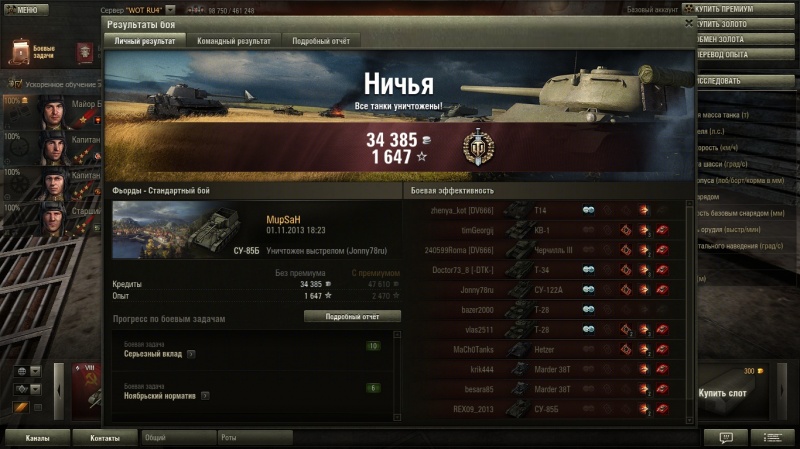Show info for the Серьезный вклад task
The image size is (800, 449).
click(x=191, y=354)
